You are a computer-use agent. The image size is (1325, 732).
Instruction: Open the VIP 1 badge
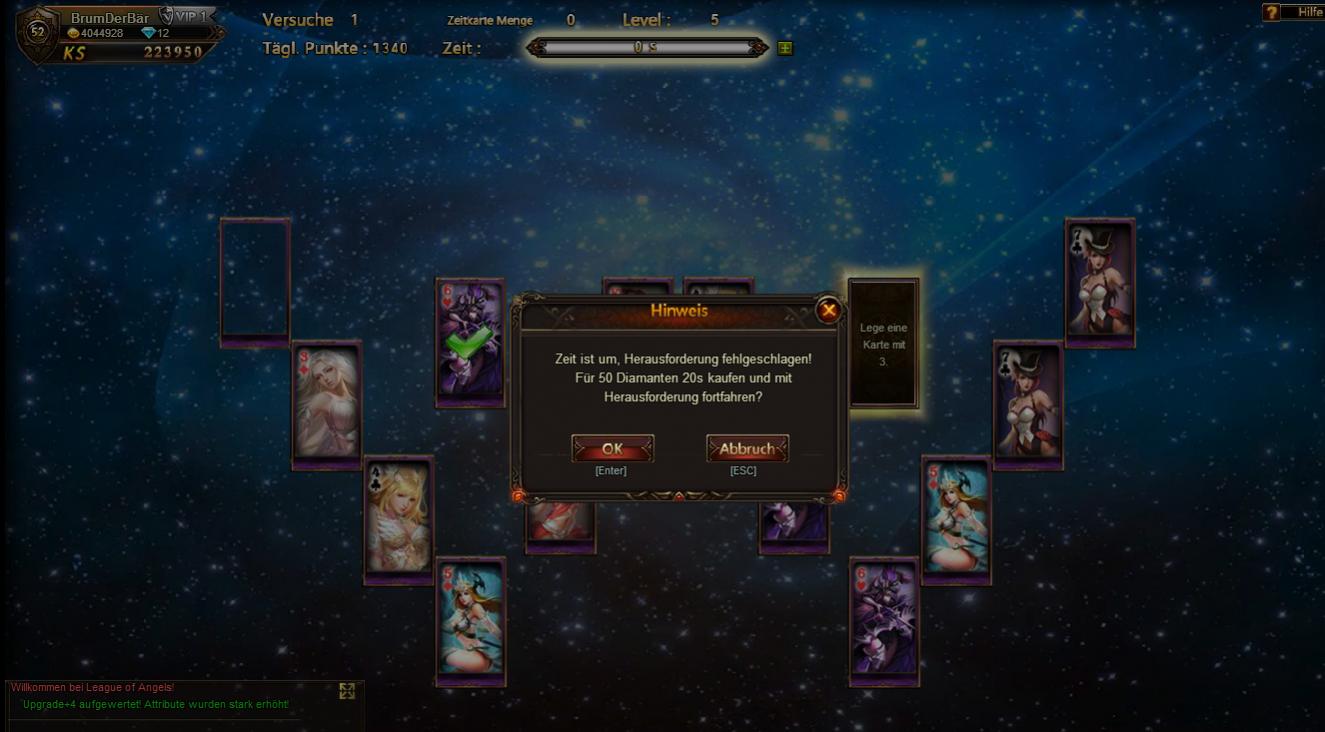coord(185,16)
